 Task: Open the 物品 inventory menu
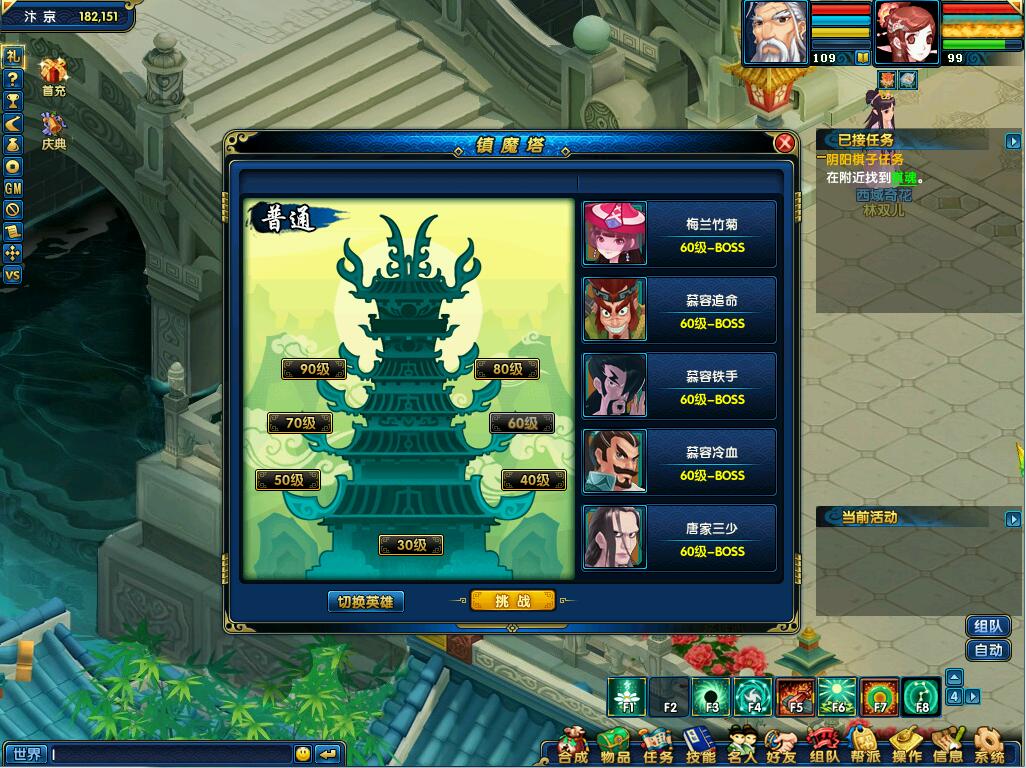[x=614, y=747]
